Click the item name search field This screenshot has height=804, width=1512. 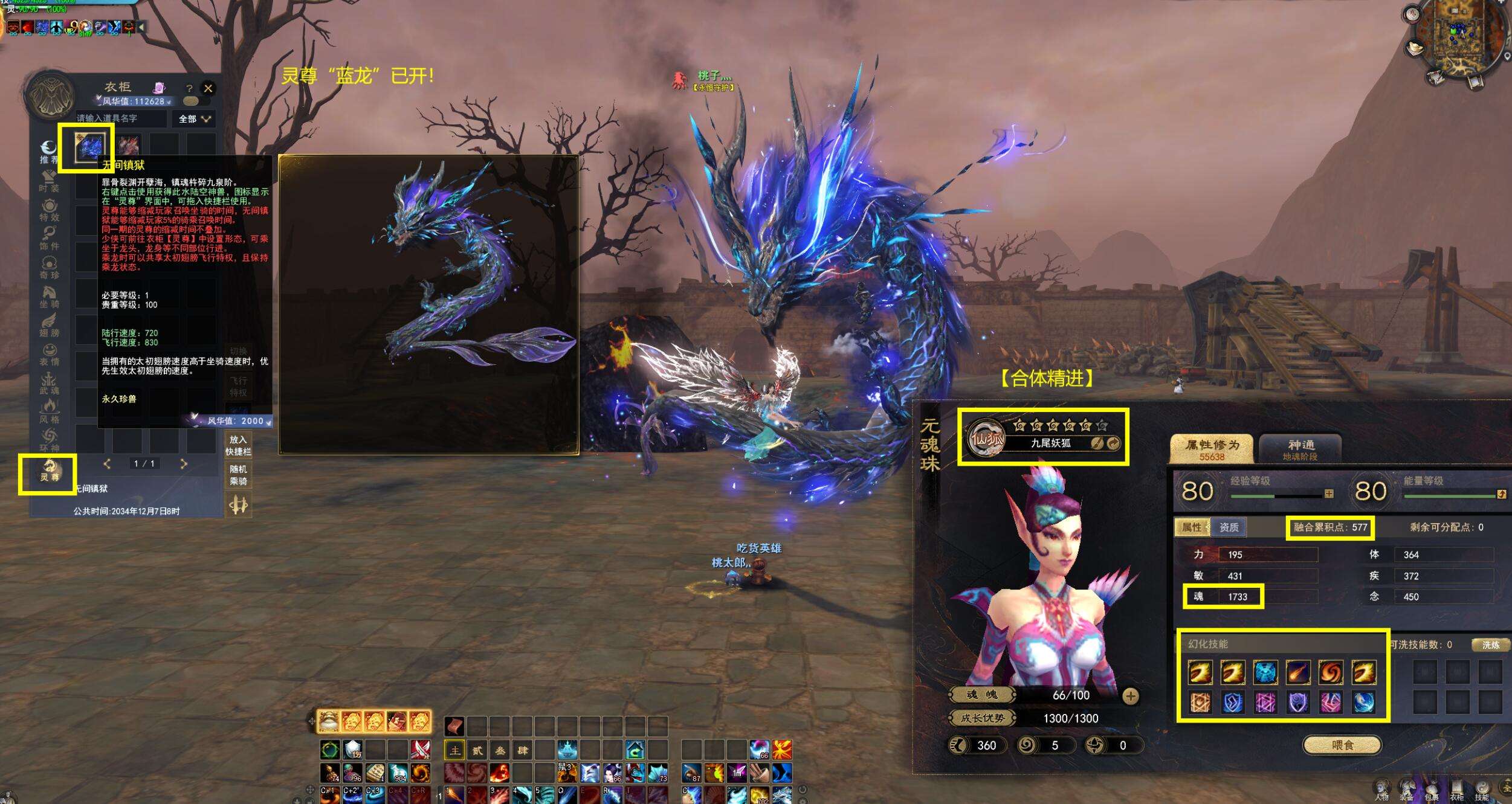coord(121,118)
